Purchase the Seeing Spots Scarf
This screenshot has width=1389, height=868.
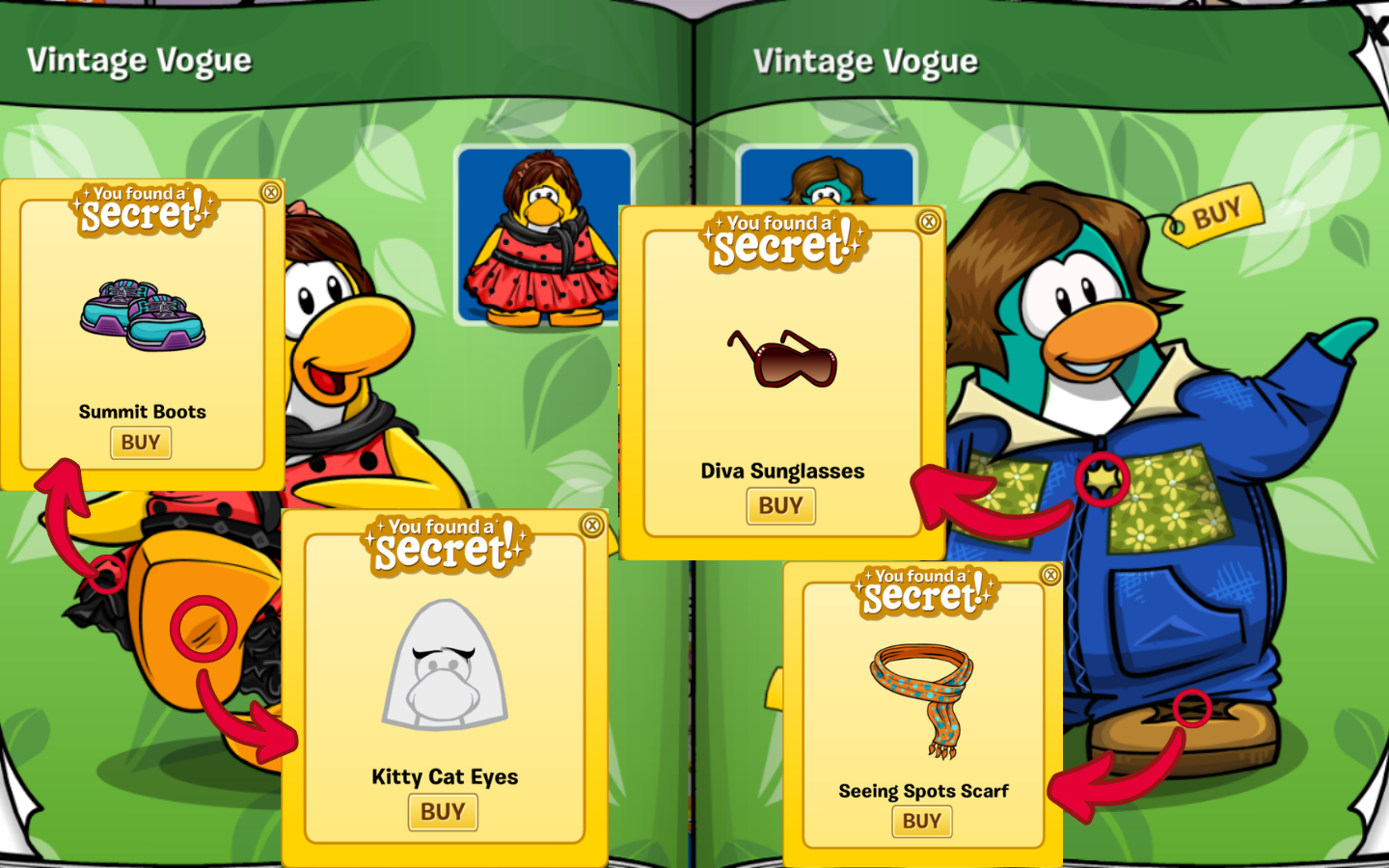pos(921,821)
